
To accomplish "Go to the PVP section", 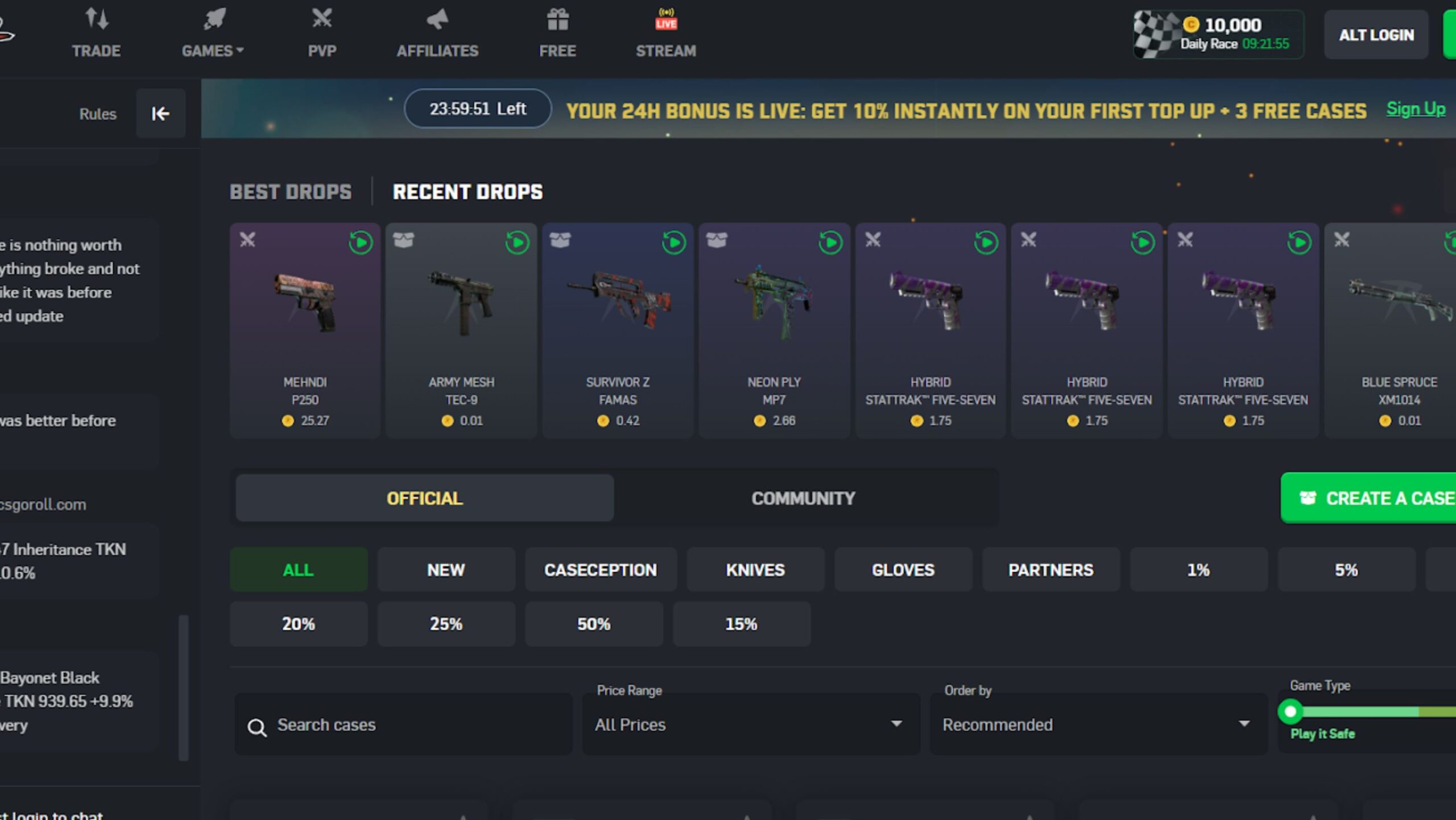I will (x=322, y=34).
